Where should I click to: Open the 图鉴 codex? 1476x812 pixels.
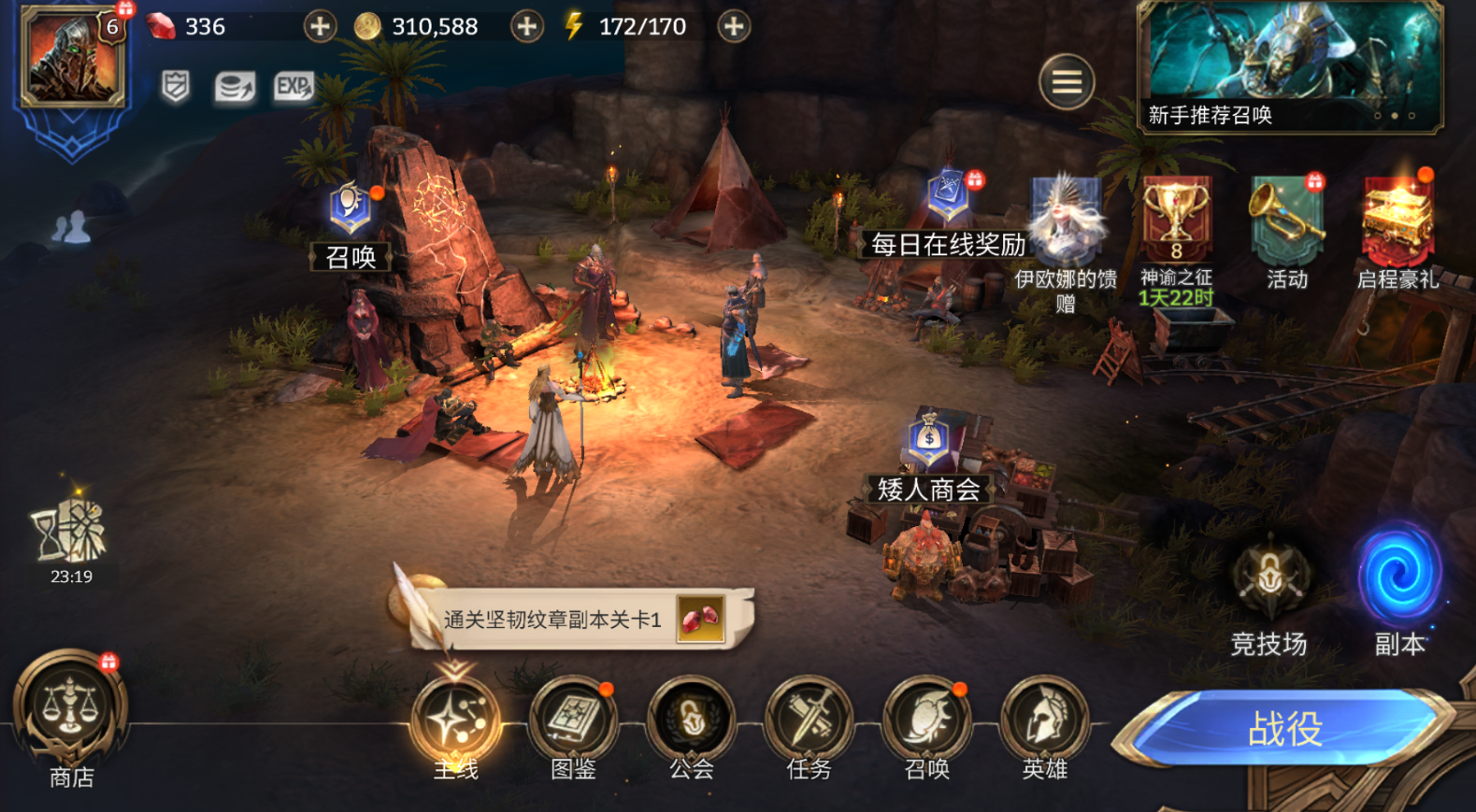[x=573, y=721]
